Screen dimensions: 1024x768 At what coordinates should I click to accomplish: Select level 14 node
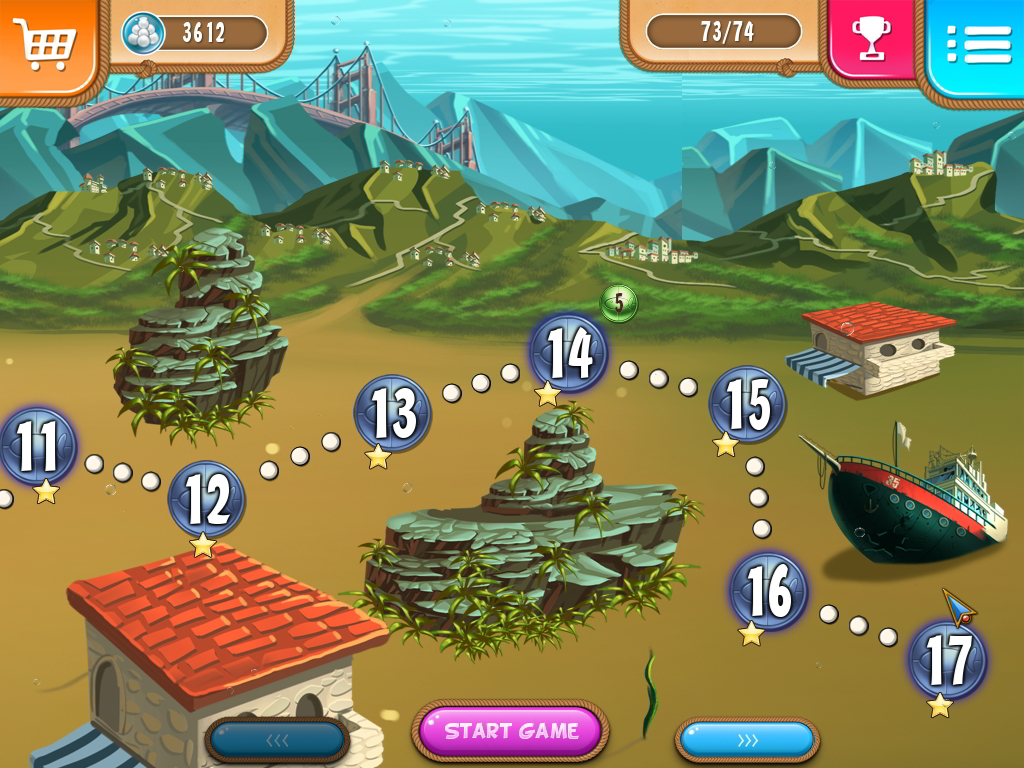(569, 352)
